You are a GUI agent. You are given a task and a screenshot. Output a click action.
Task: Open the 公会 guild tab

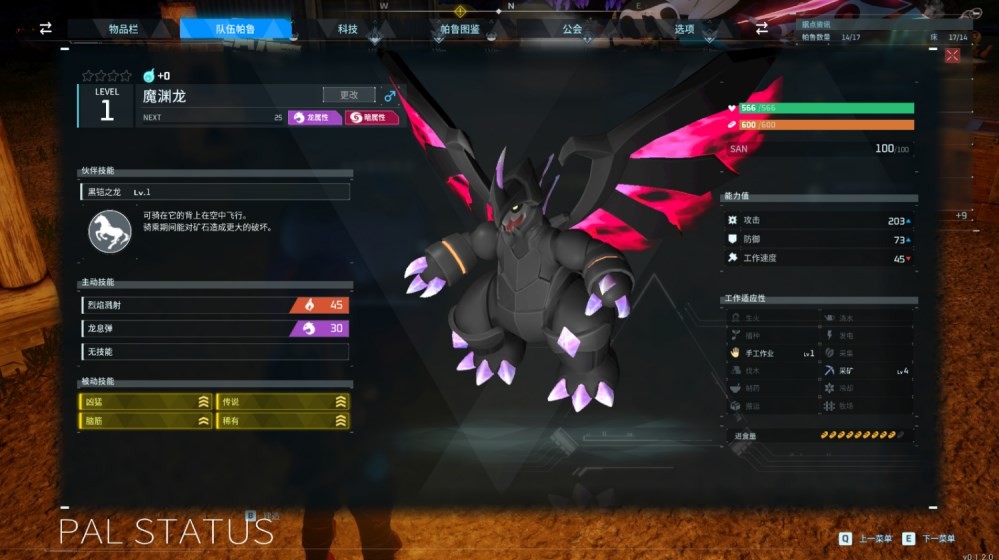point(572,29)
